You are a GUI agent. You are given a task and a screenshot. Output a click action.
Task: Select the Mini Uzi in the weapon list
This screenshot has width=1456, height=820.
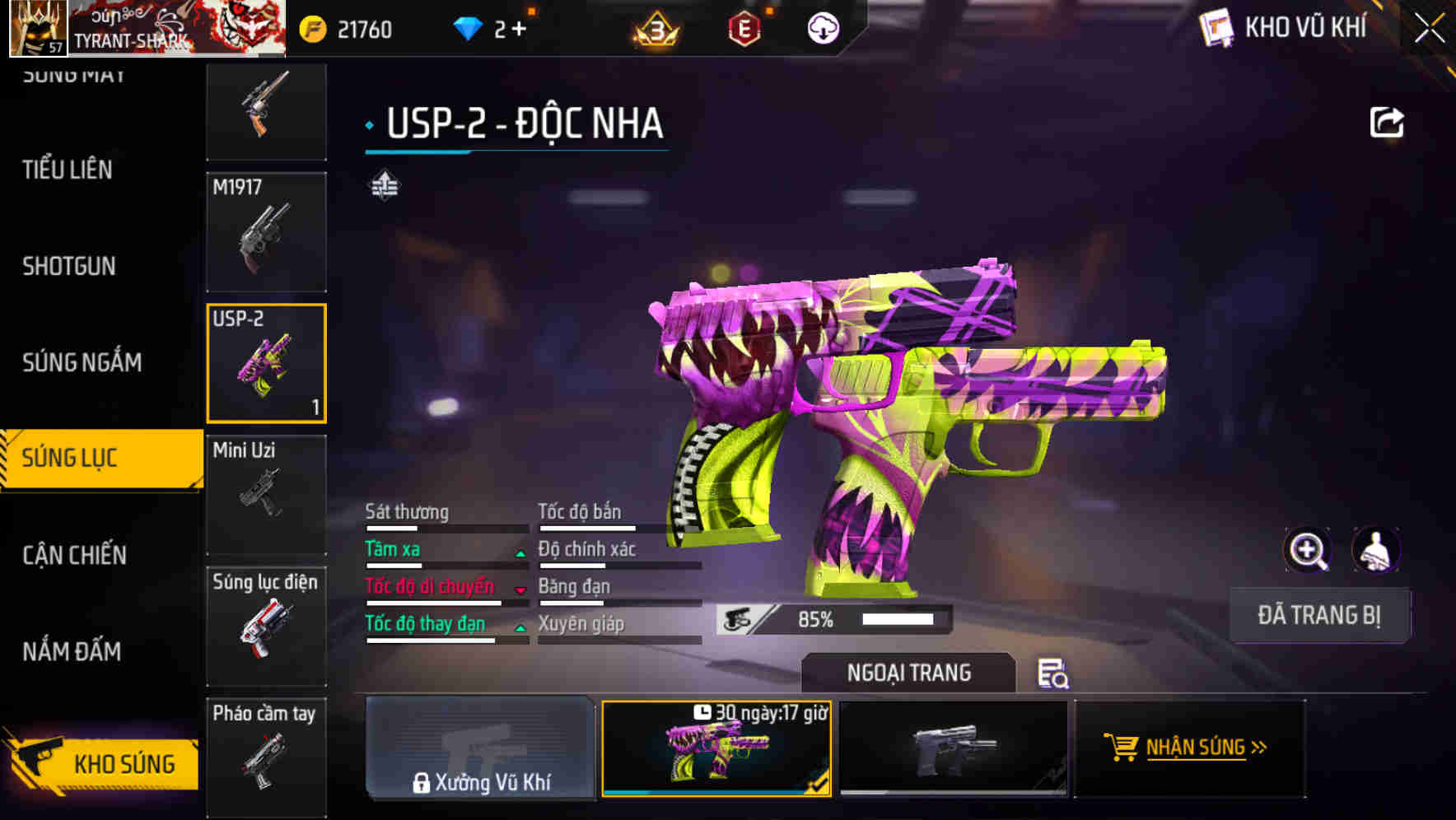265,494
